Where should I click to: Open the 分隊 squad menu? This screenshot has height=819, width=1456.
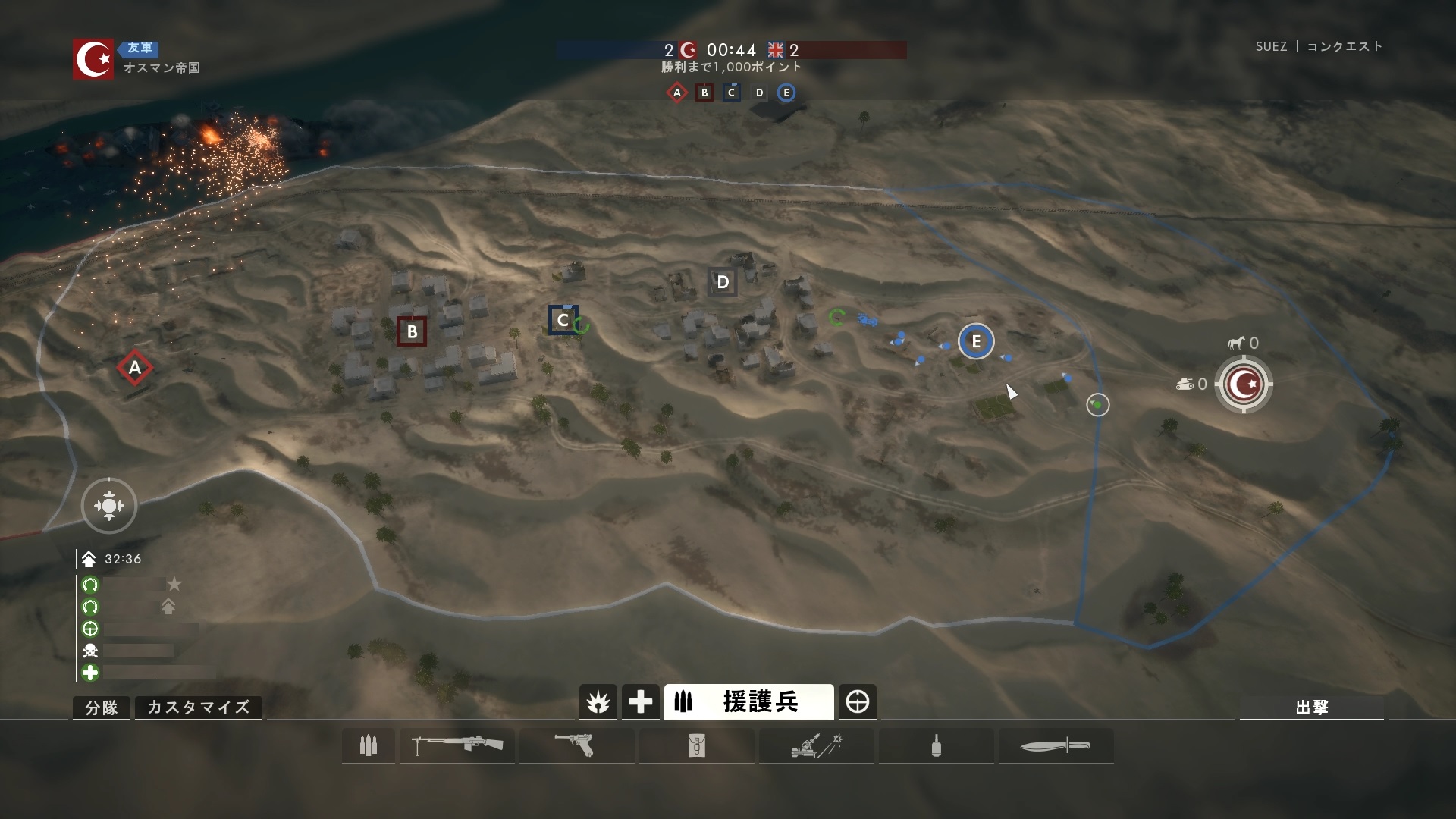[x=101, y=708]
